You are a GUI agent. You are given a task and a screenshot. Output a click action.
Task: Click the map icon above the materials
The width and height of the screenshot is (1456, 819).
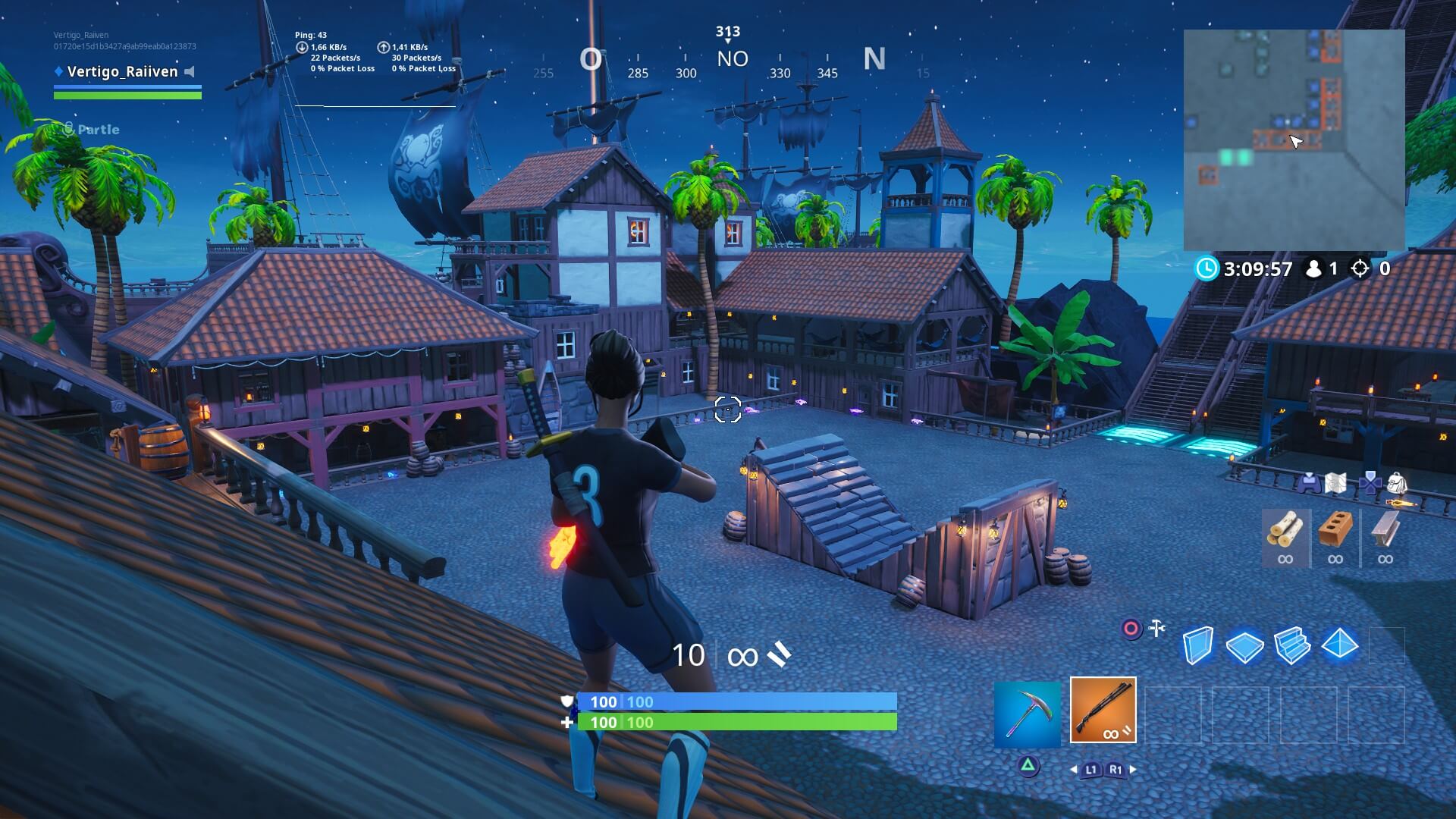click(x=1335, y=482)
